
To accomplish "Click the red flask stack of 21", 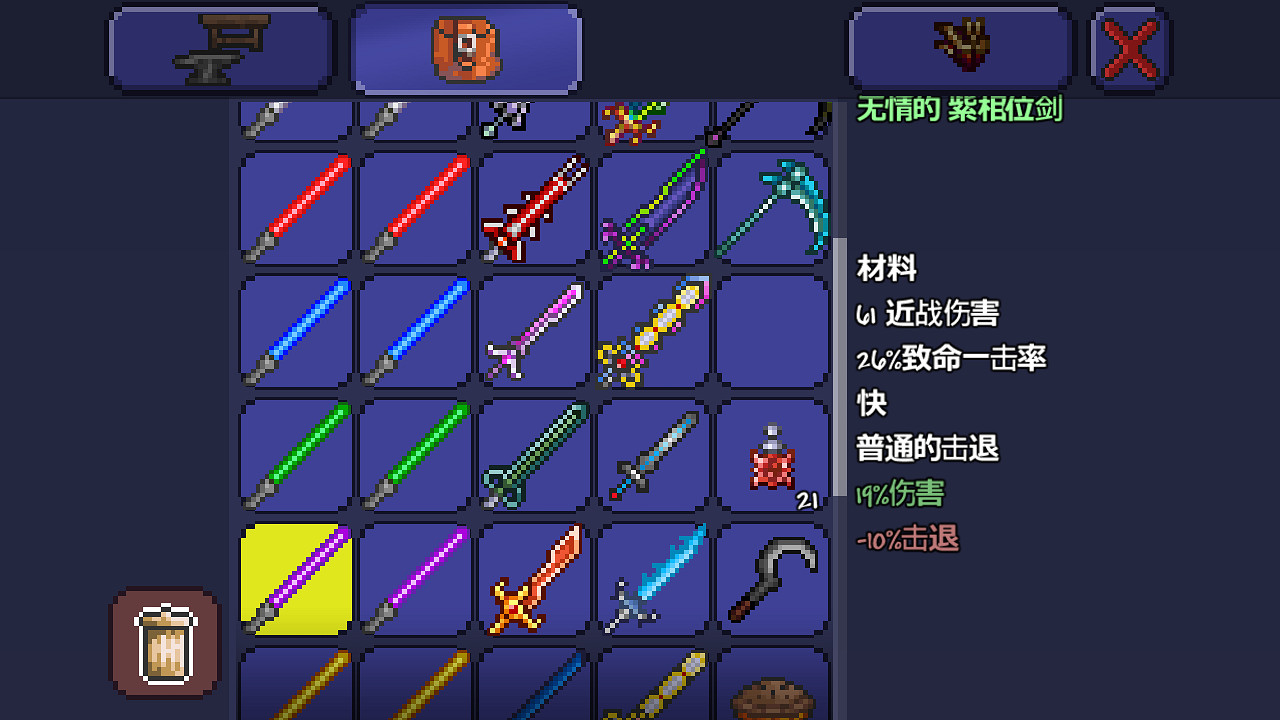I will pyautogui.click(x=773, y=455).
